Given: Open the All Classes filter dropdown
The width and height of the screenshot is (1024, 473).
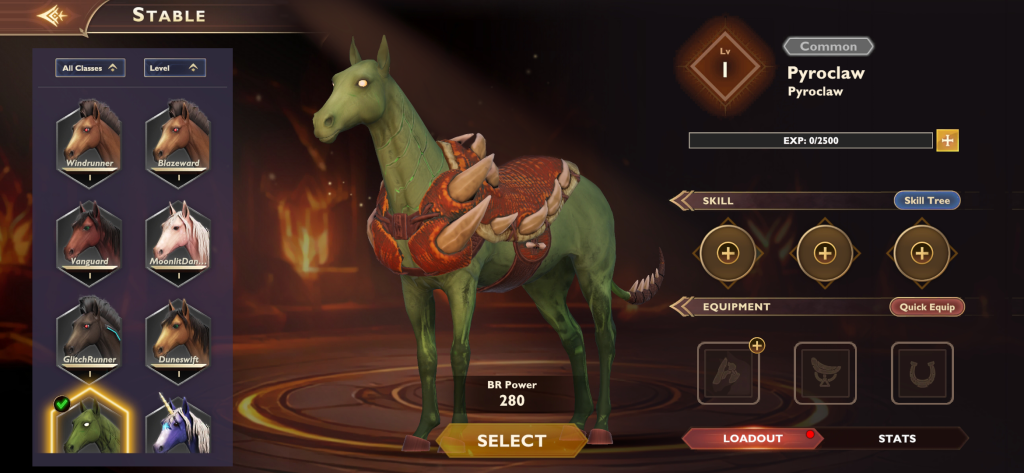Looking at the screenshot, I should (x=90, y=68).
